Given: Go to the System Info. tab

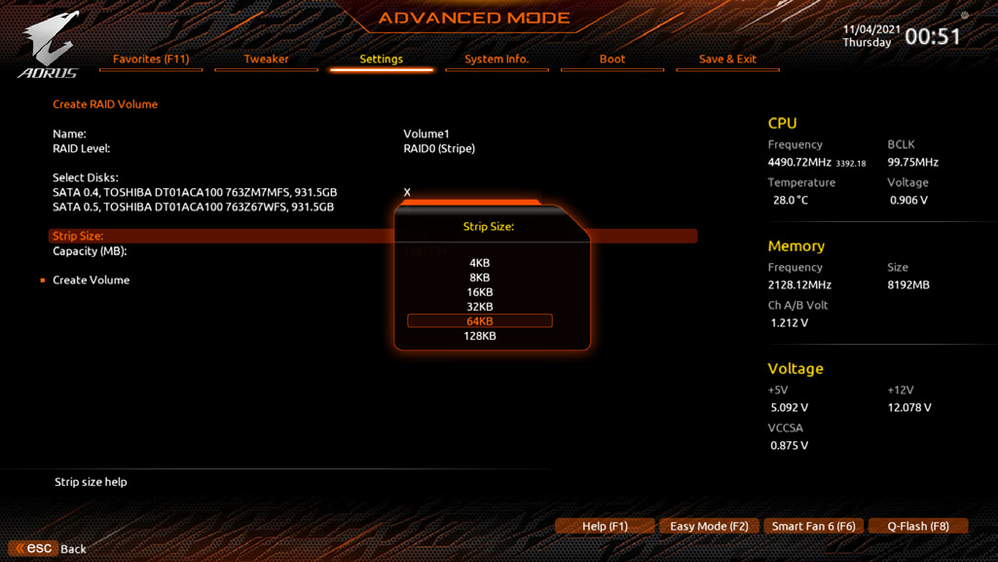Looking at the screenshot, I should (x=496, y=59).
